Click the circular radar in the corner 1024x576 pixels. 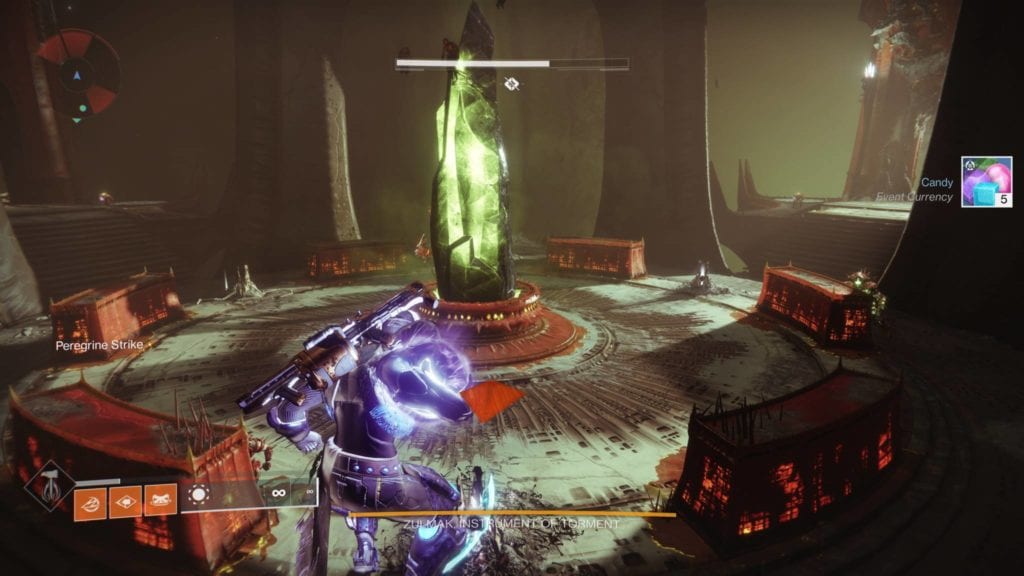point(78,73)
